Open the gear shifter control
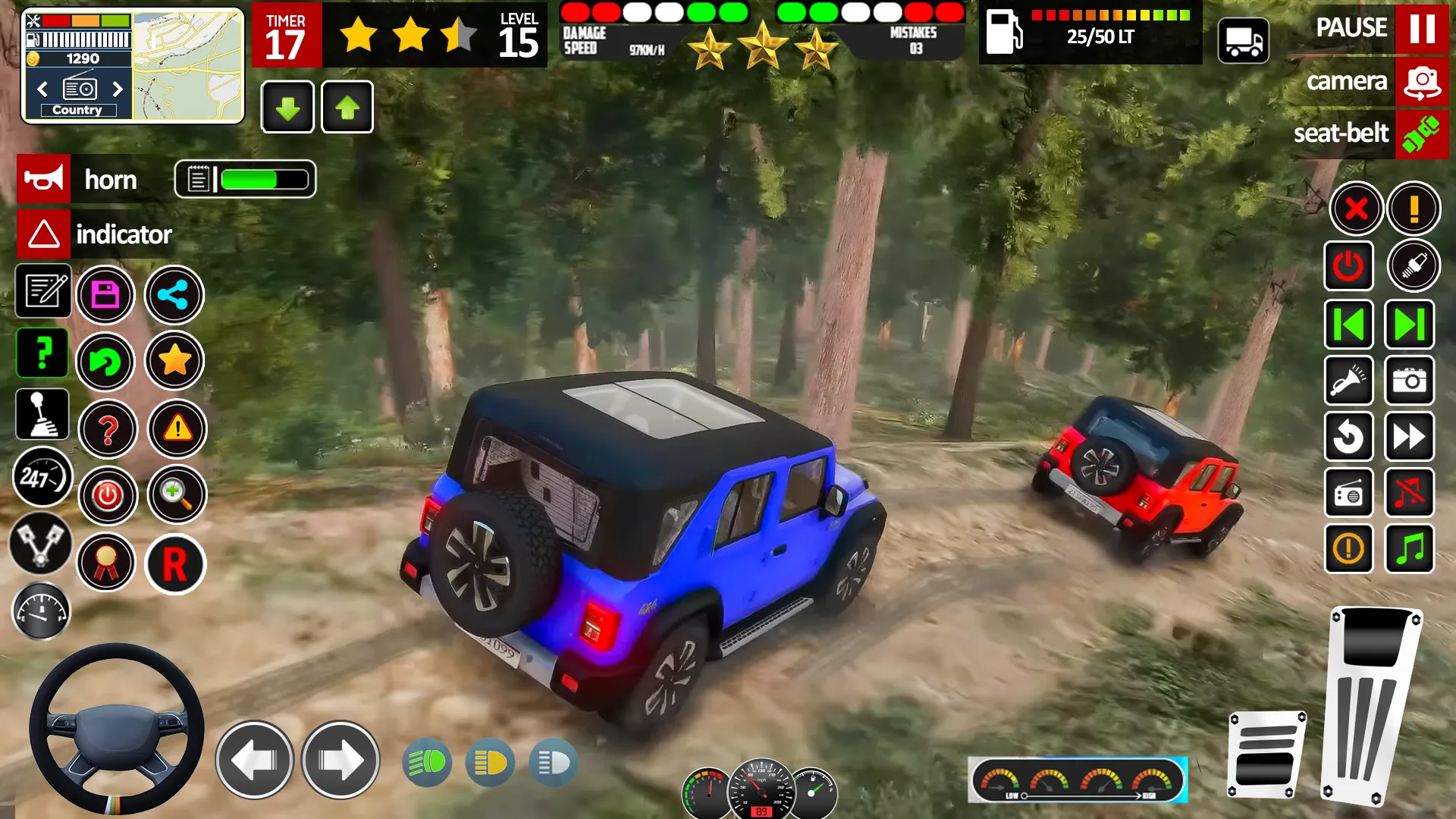Viewport: 1456px width, 819px height. 42,413
